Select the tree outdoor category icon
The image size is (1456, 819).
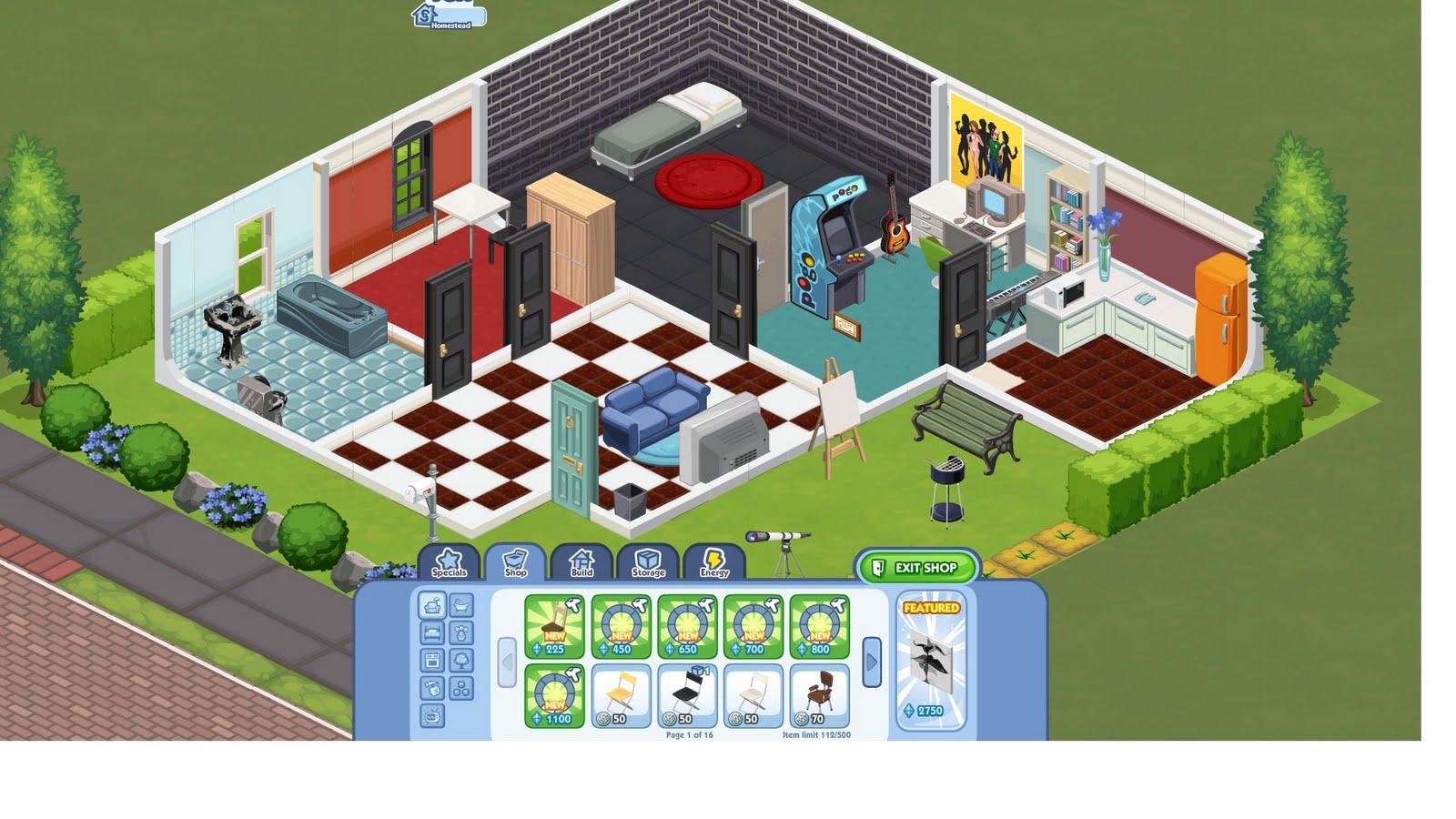pyautogui.click(x=460, y=659)
